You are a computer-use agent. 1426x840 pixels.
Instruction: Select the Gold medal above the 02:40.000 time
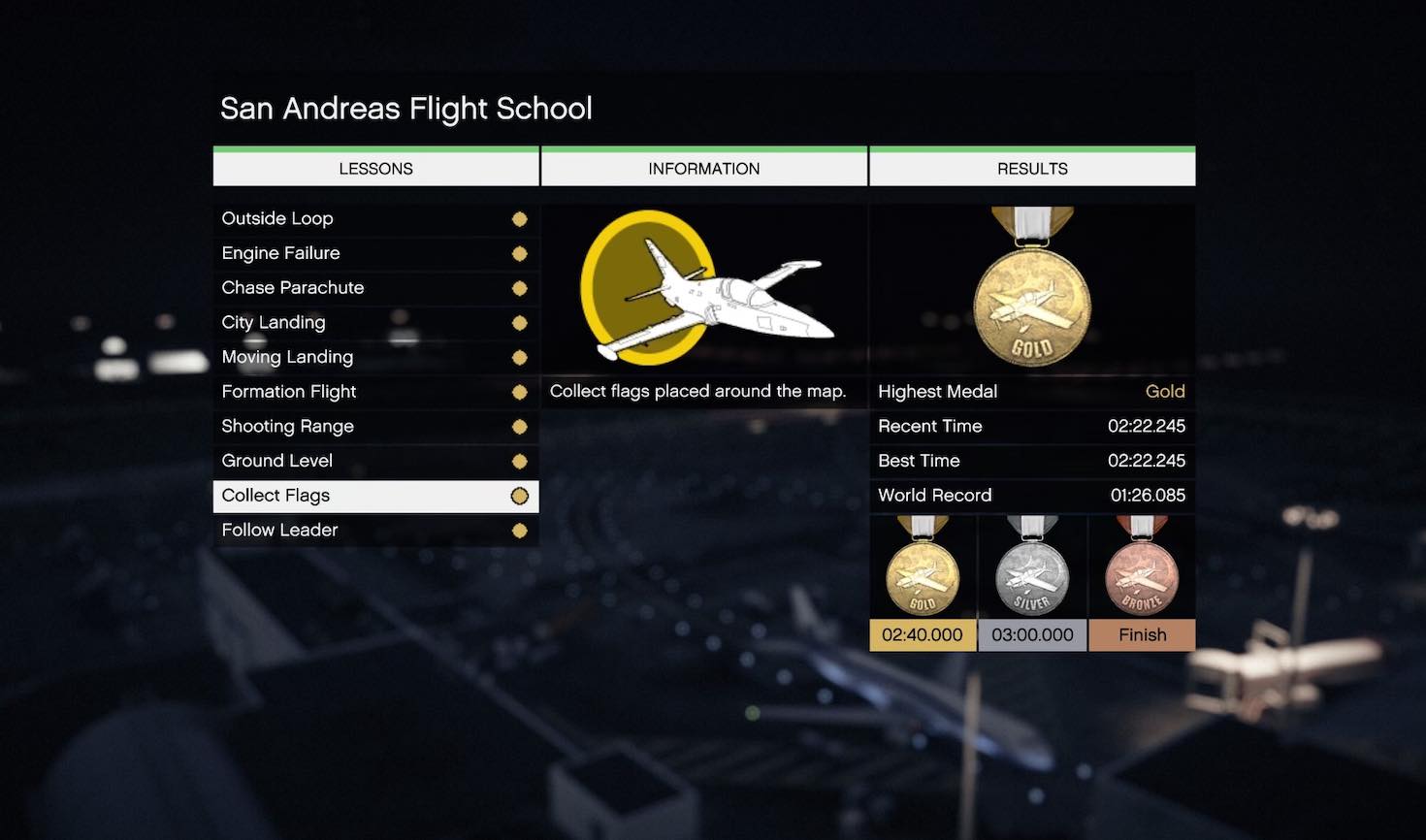click(x=922, y=572)
